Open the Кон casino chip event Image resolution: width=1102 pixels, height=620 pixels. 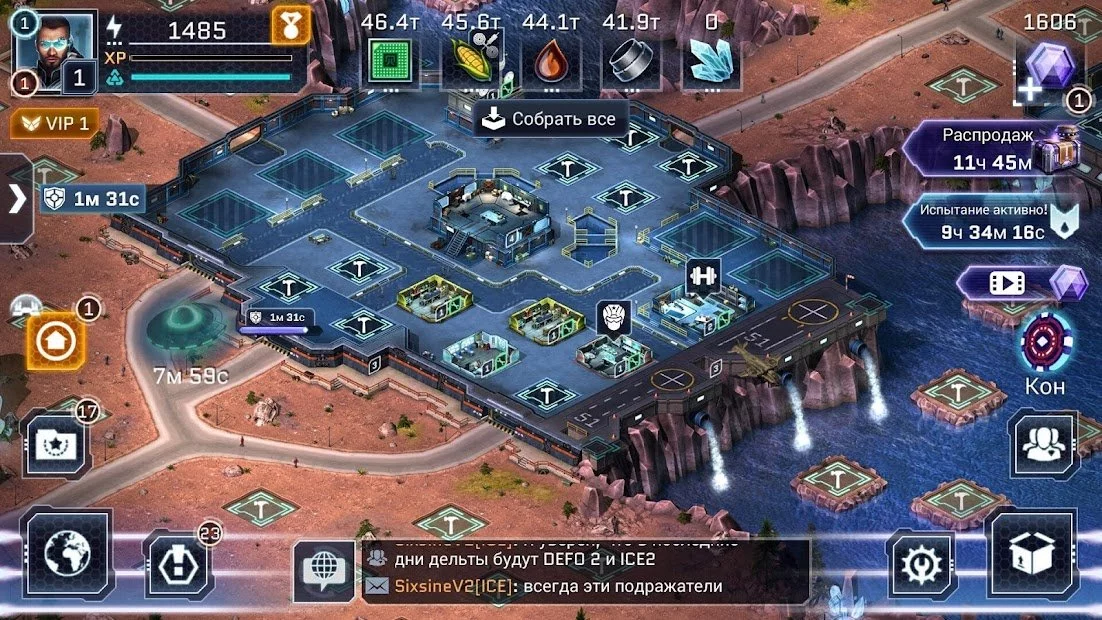coord(1045,343)
